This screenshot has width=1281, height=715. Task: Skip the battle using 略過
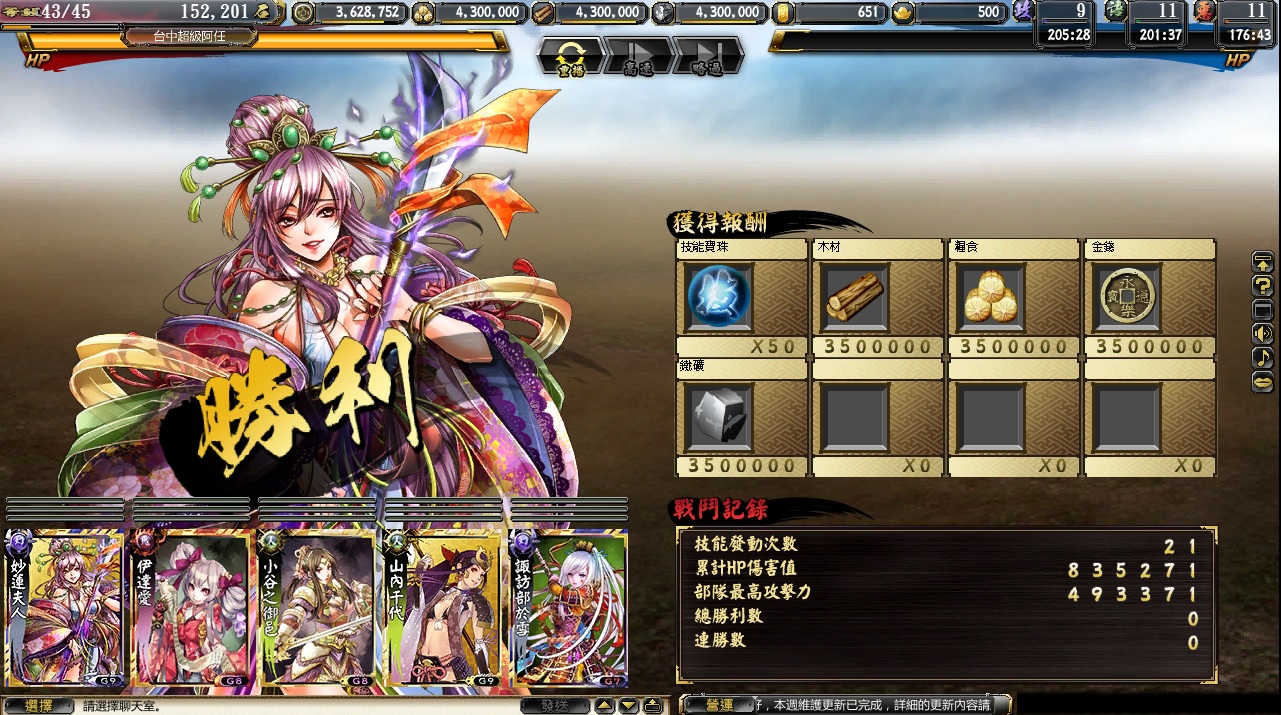tap(707, 56)
